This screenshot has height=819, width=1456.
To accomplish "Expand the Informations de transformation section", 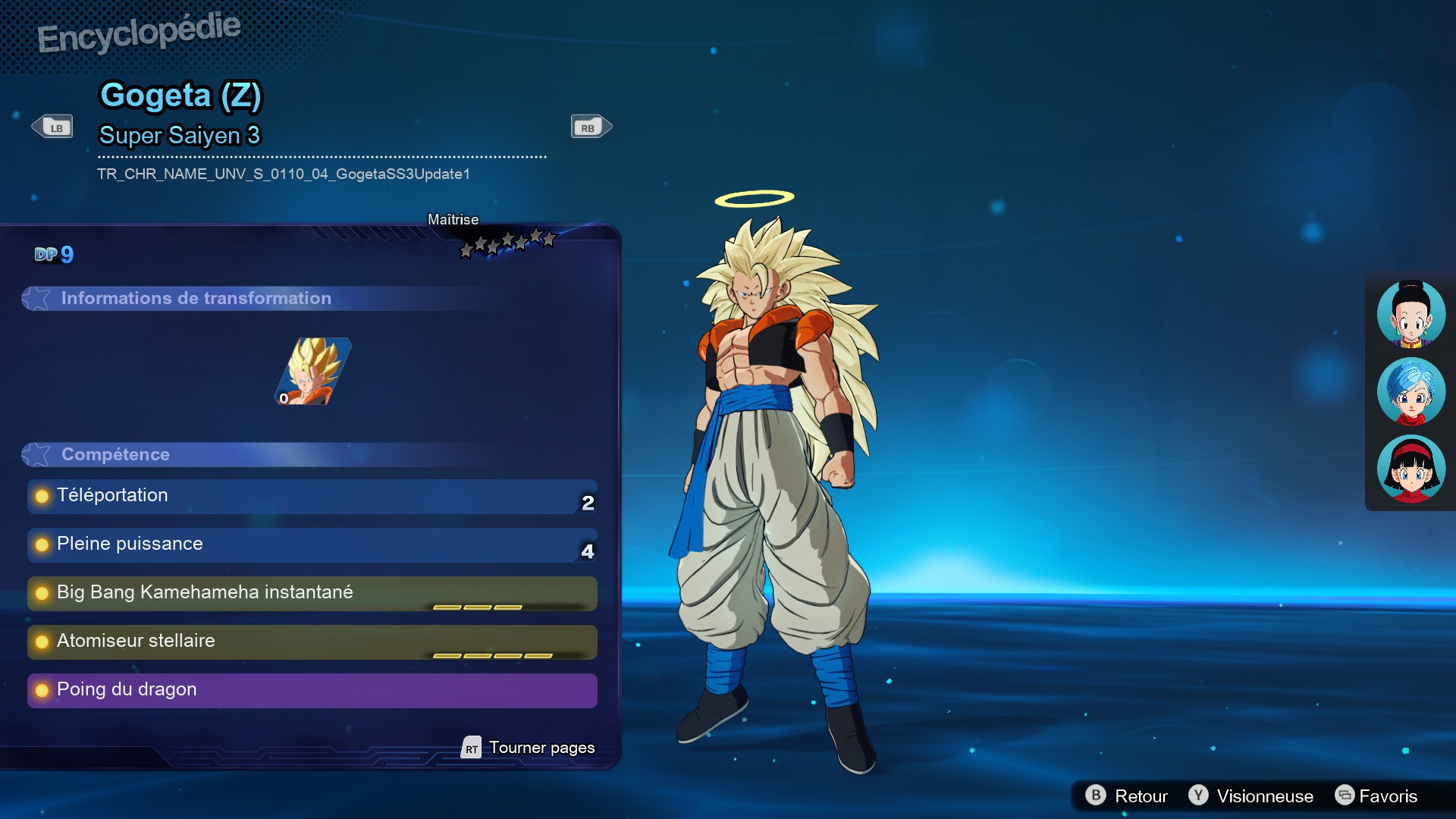I will point(196,298).
